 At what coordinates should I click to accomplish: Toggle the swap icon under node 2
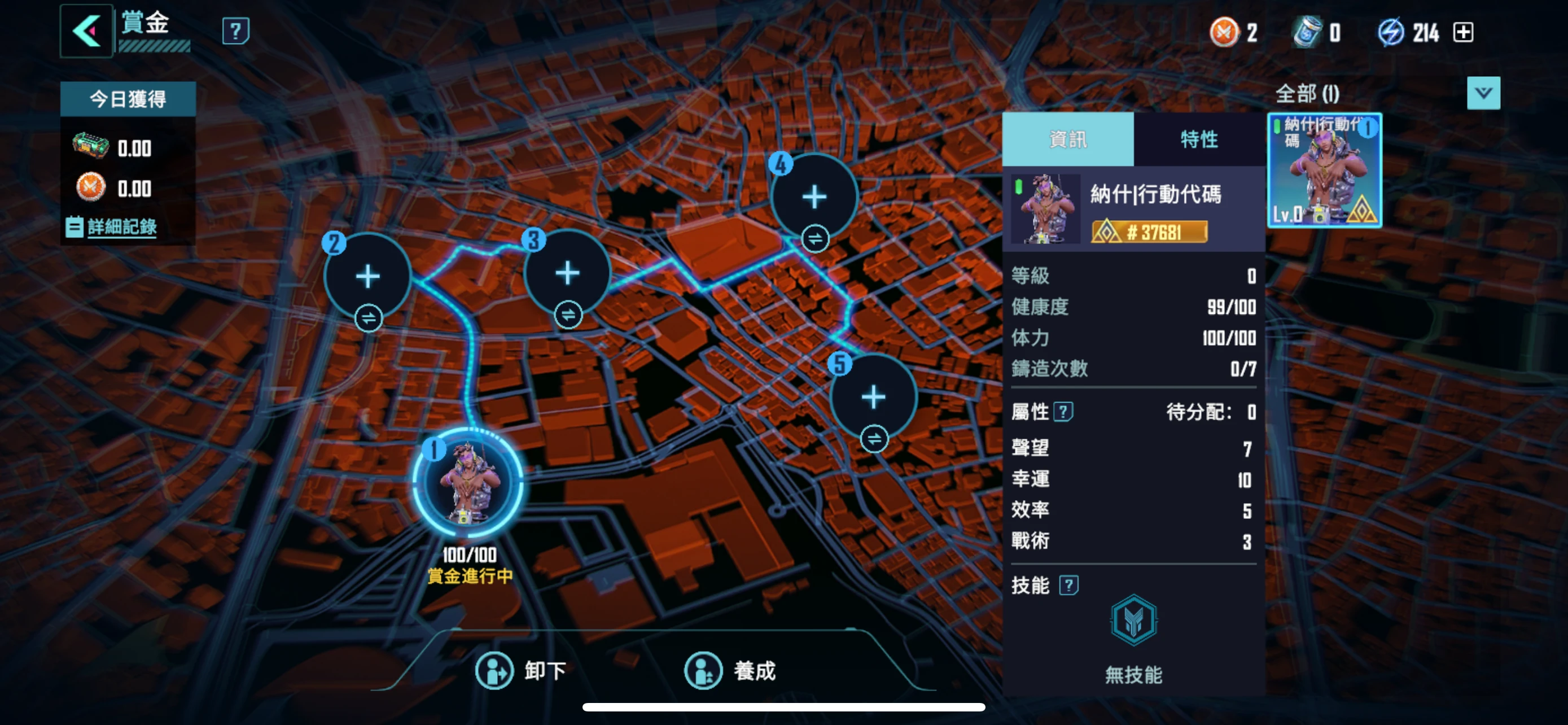click(370, 317)
